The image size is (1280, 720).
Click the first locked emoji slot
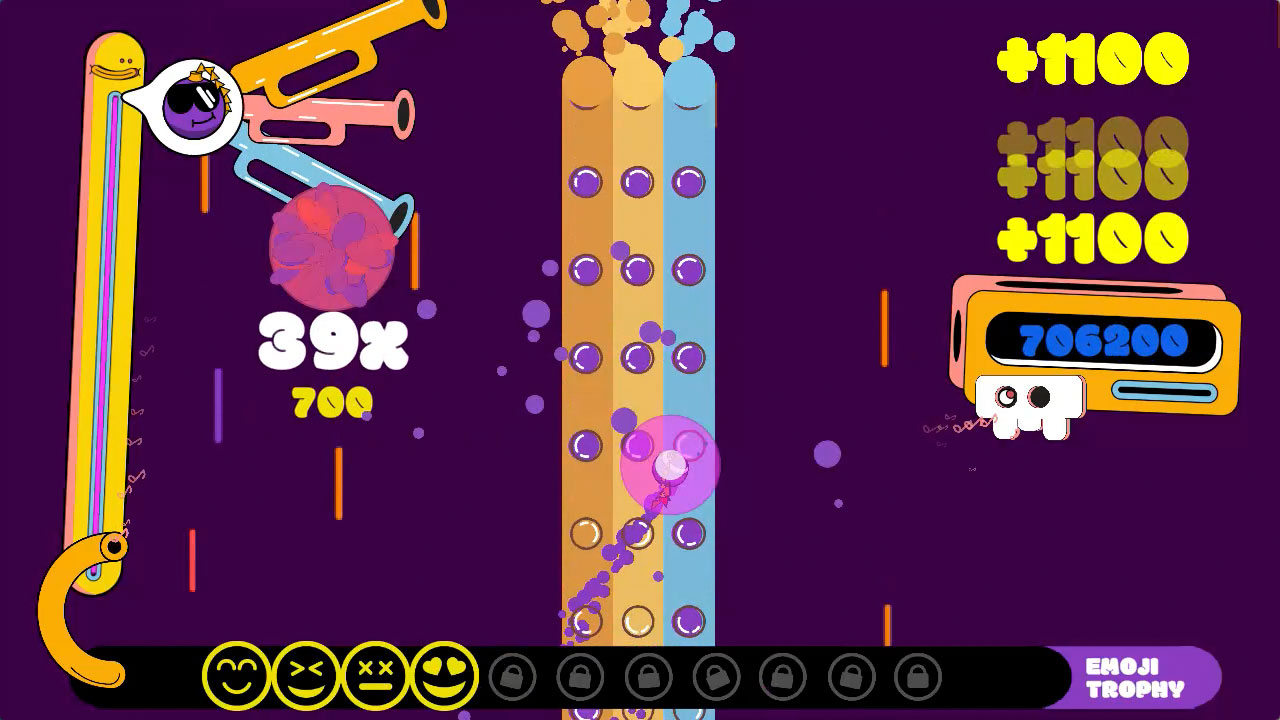point(513,677)
